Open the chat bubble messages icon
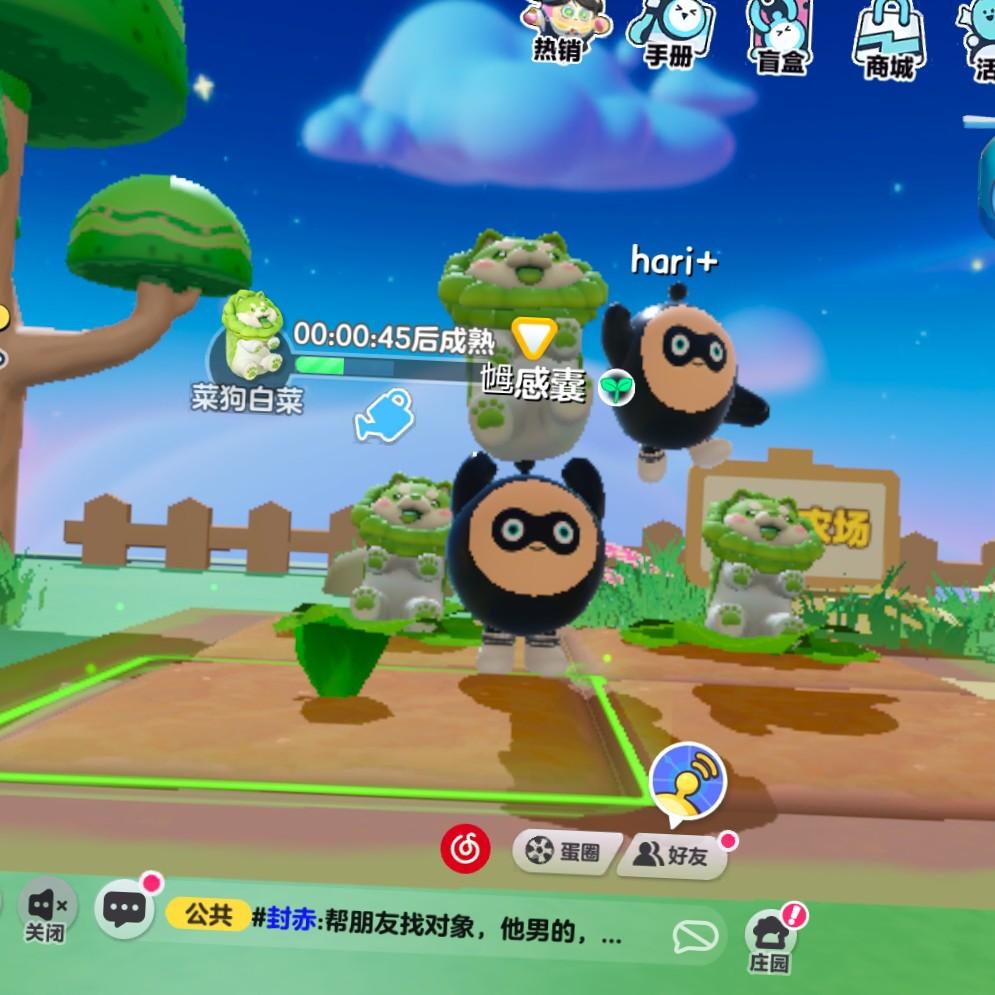Image resolution: width=995 pixels, height=995 pixels. click(125, 909)
